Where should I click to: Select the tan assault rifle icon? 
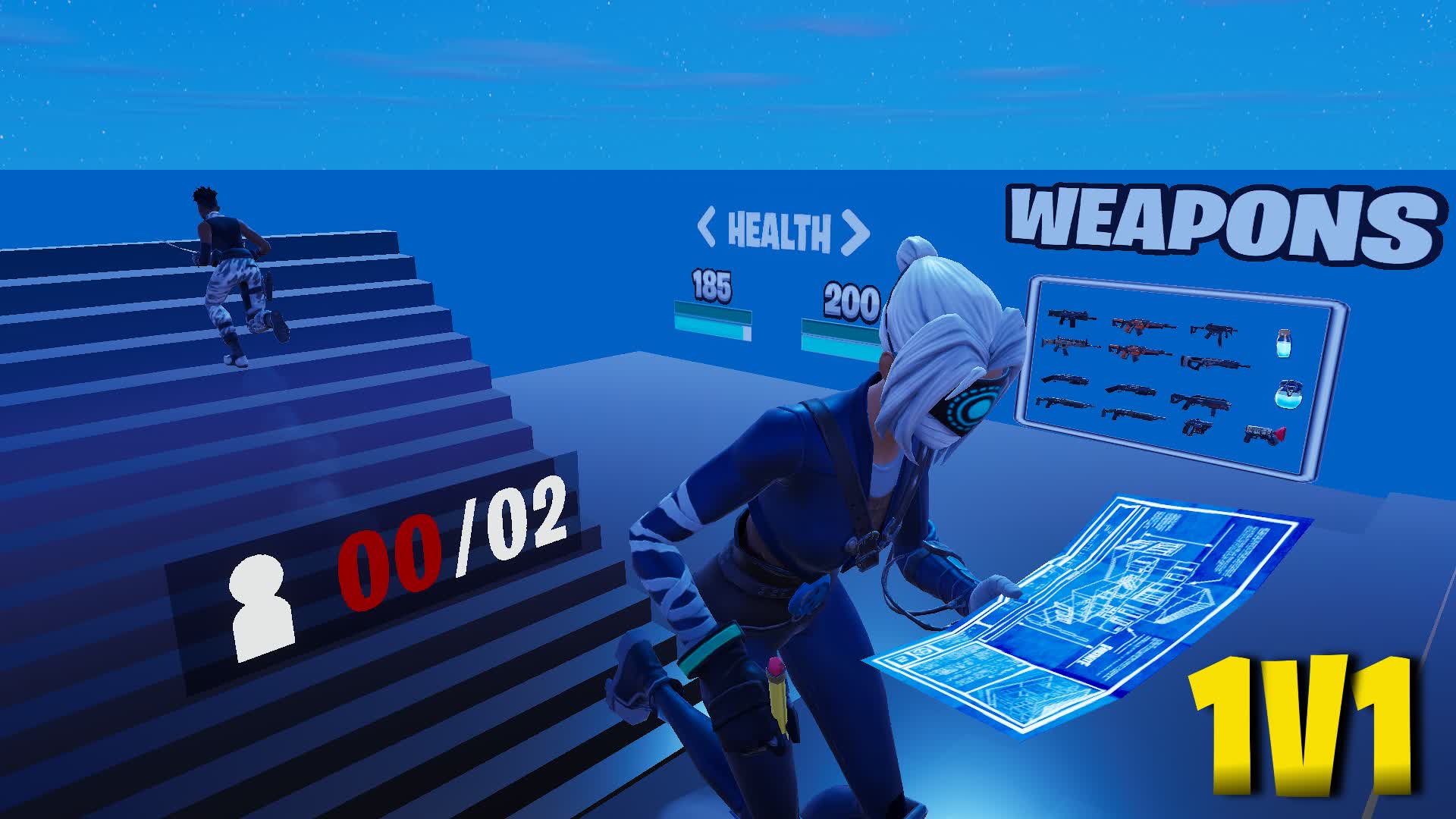click(x=1069, y=346)
